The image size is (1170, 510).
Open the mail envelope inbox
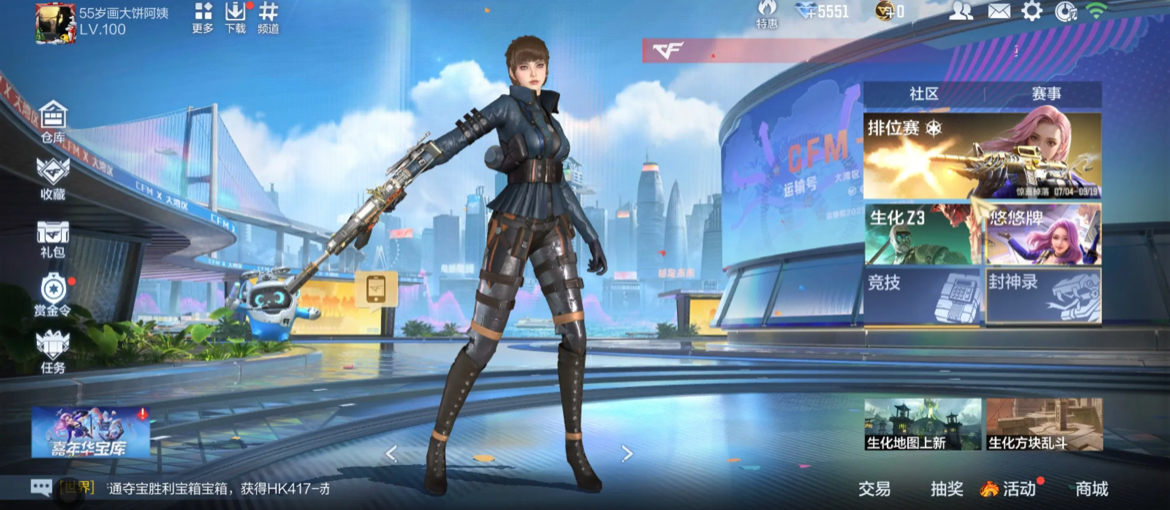pos(998,11)
